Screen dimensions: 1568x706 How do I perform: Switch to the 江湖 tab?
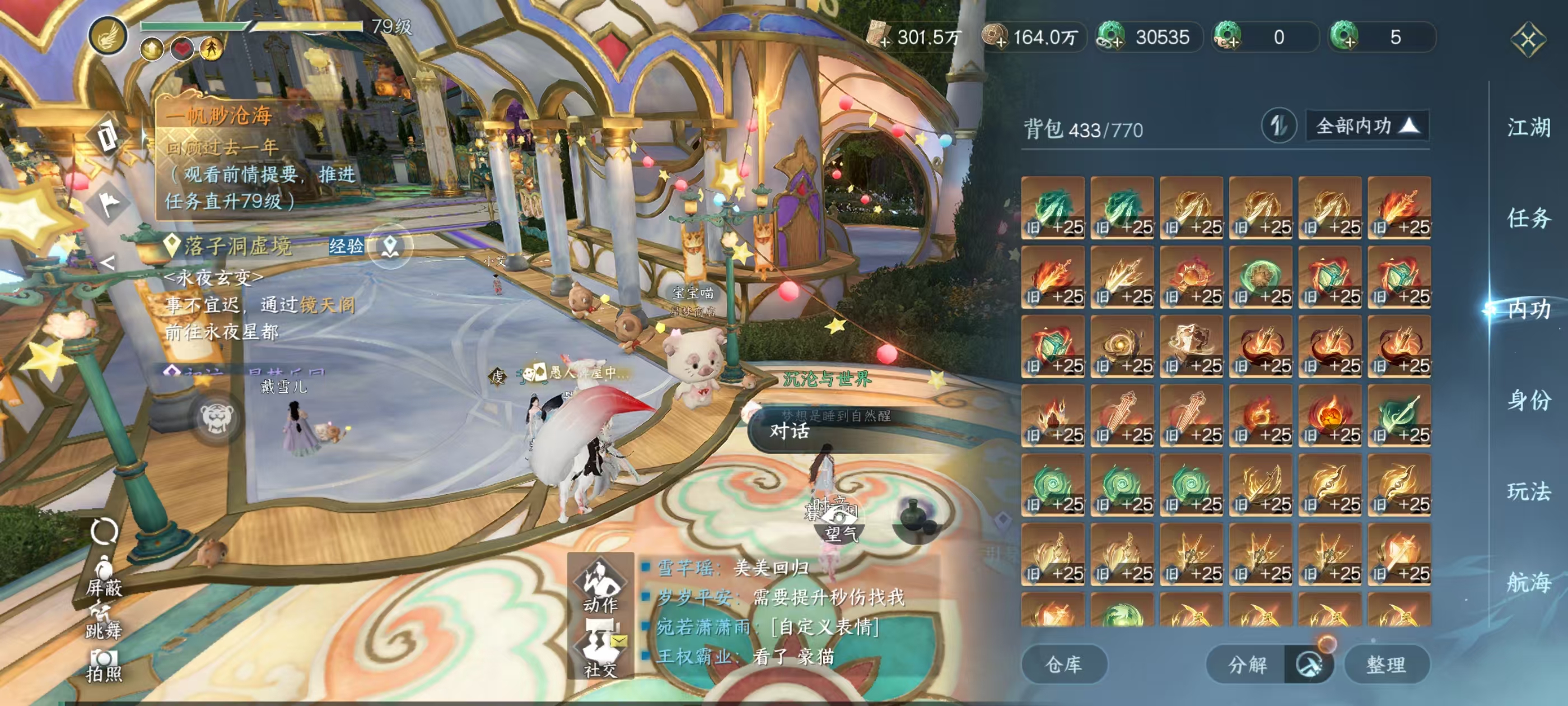point(1528,128)
